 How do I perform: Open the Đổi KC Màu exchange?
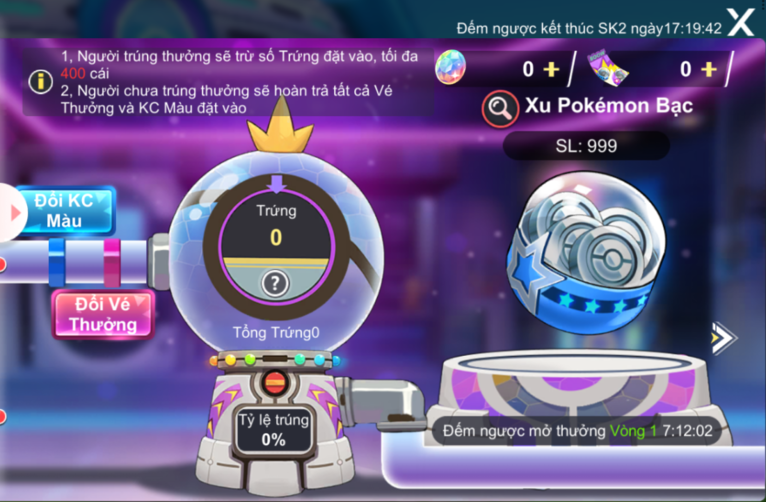(x=64, y=209)
